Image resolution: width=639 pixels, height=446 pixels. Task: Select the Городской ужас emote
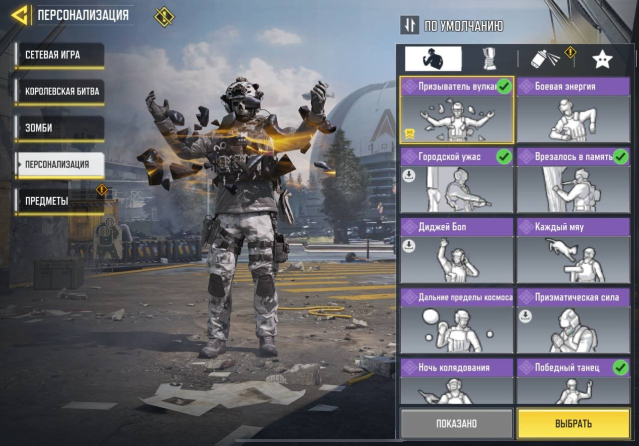(x=457, y=180)
